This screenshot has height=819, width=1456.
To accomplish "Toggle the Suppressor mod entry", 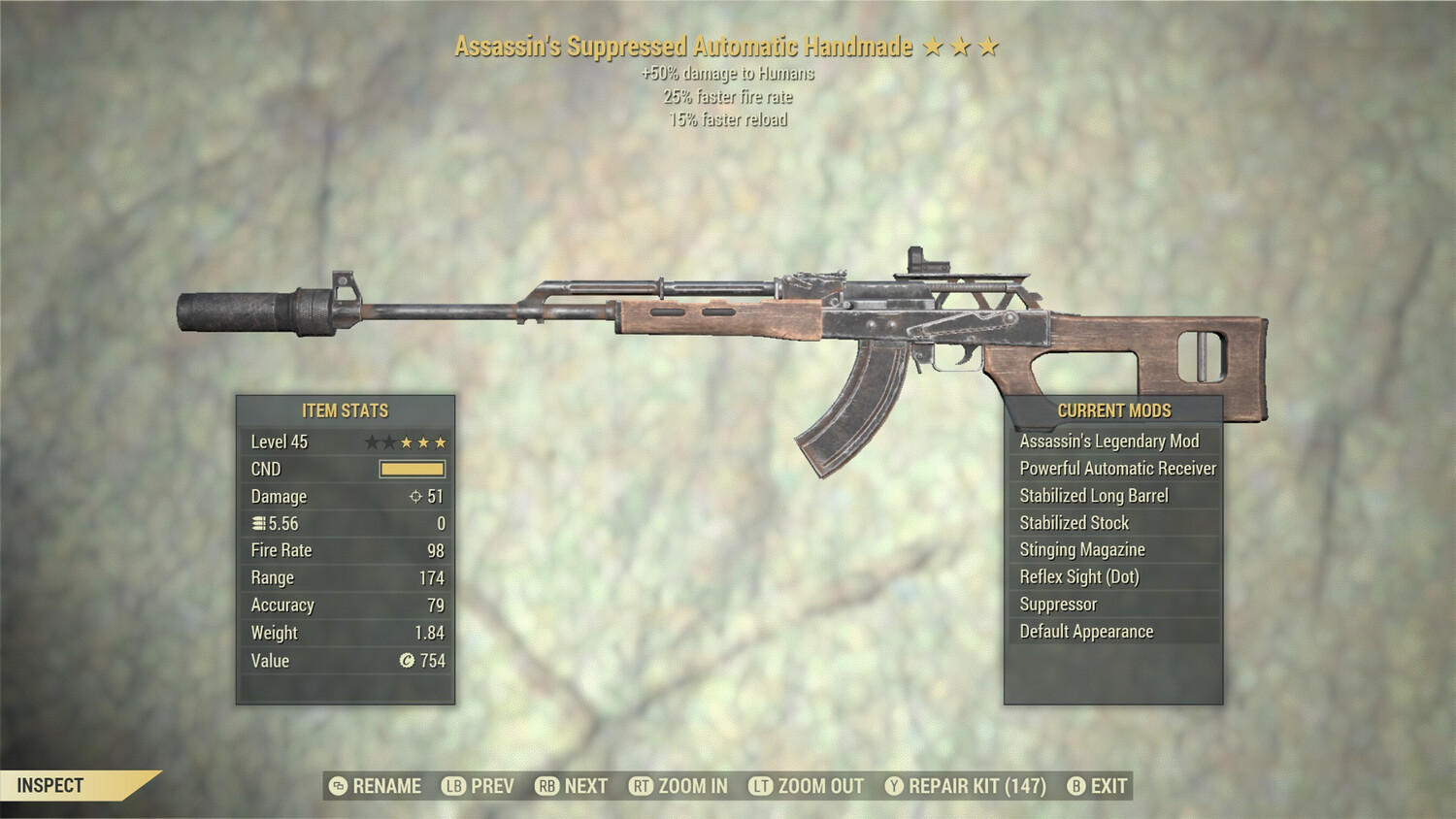I will 1057,604.
